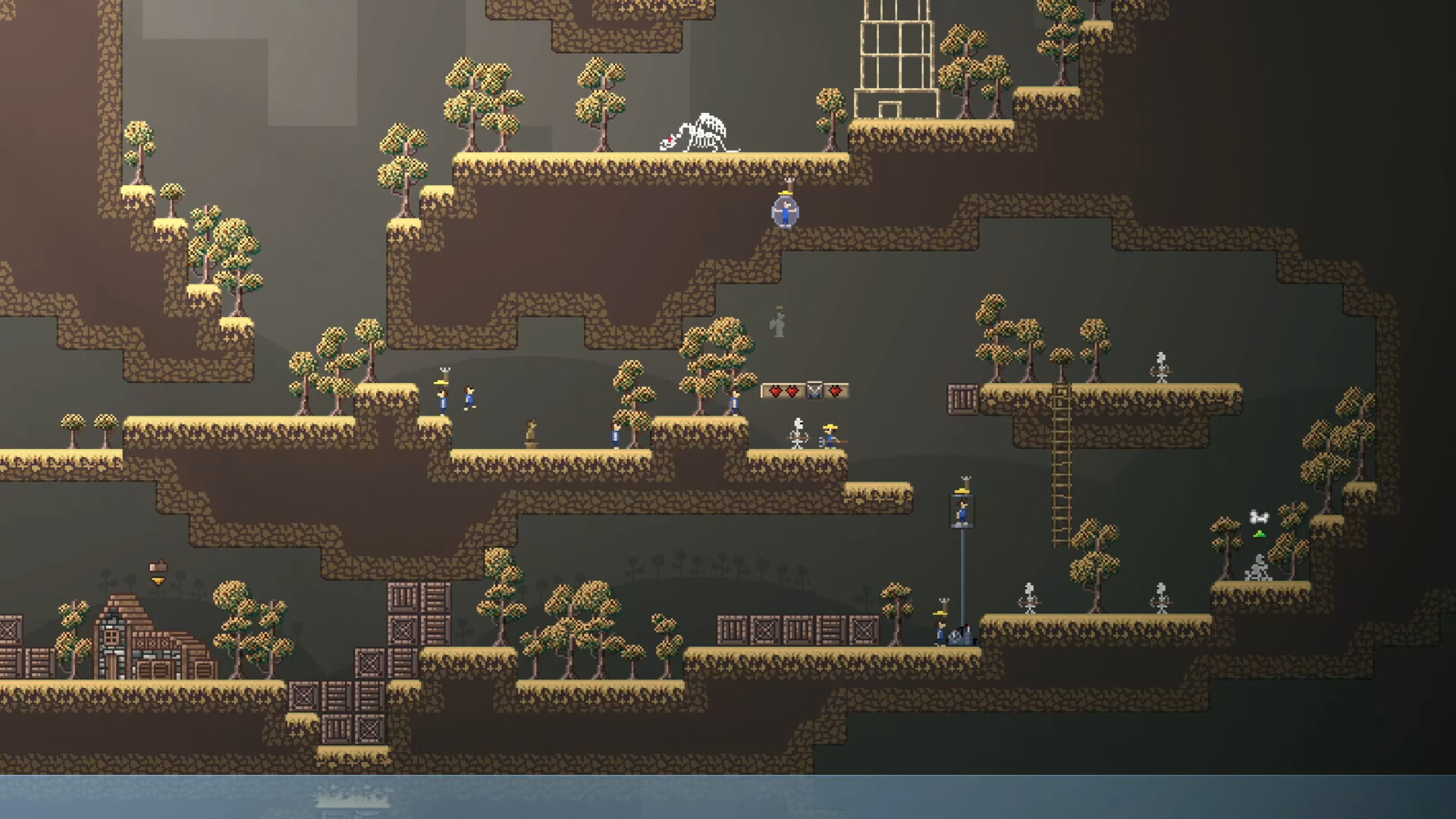
Task: Select the green slime on the right ledge
Action: (x=1259, y=533)
